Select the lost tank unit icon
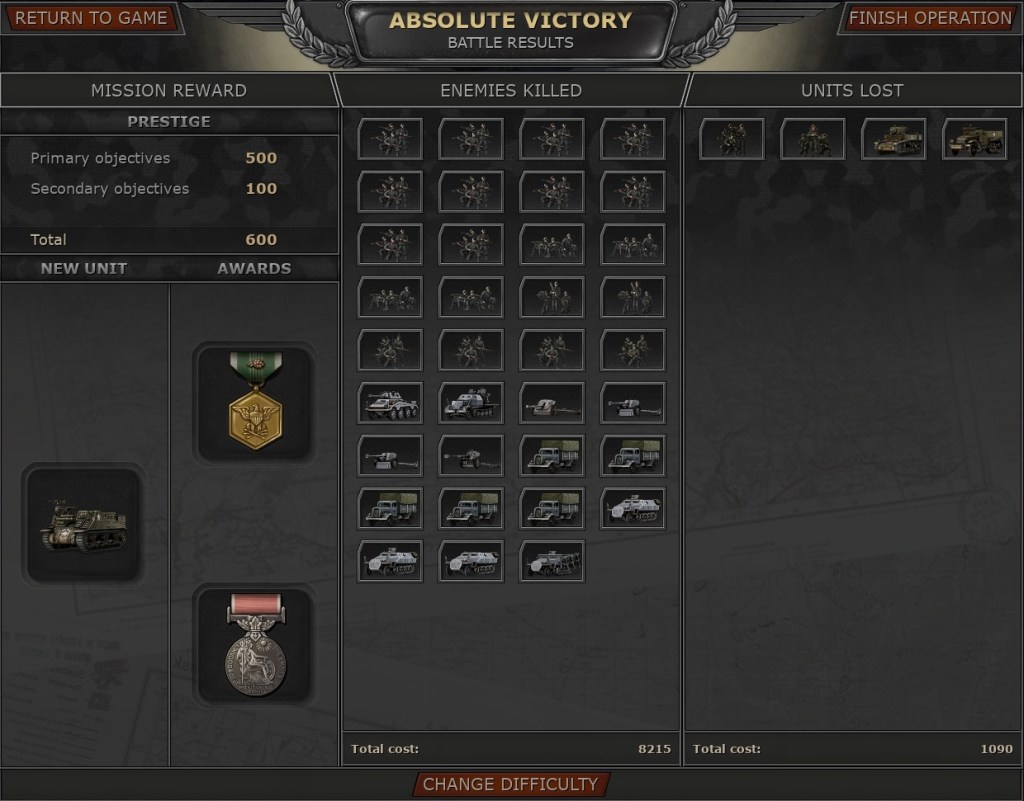Screen dimensions: 1024x801 click(893, 139)
